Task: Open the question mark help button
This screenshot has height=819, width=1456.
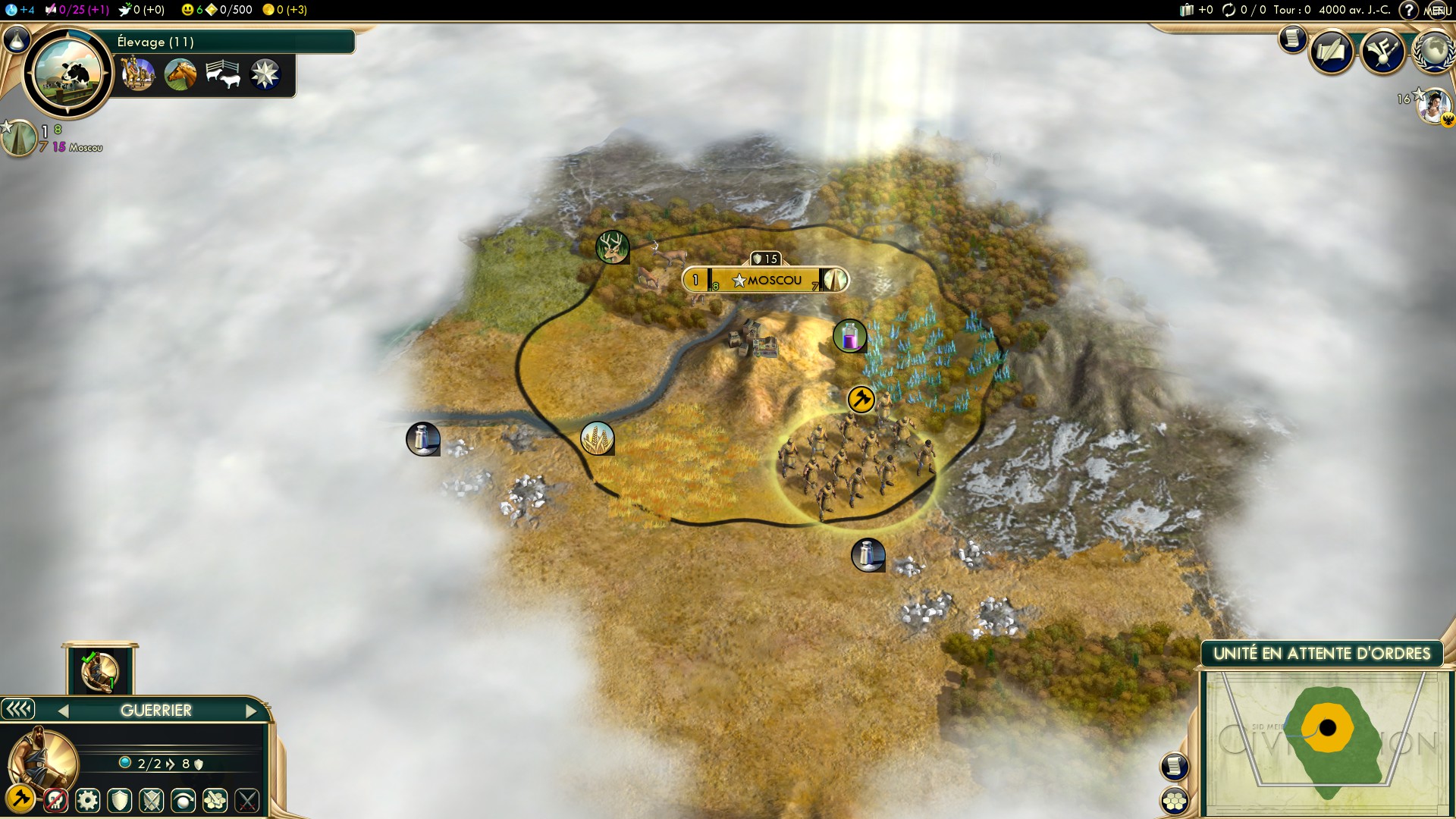Action: coord(1408,10)
